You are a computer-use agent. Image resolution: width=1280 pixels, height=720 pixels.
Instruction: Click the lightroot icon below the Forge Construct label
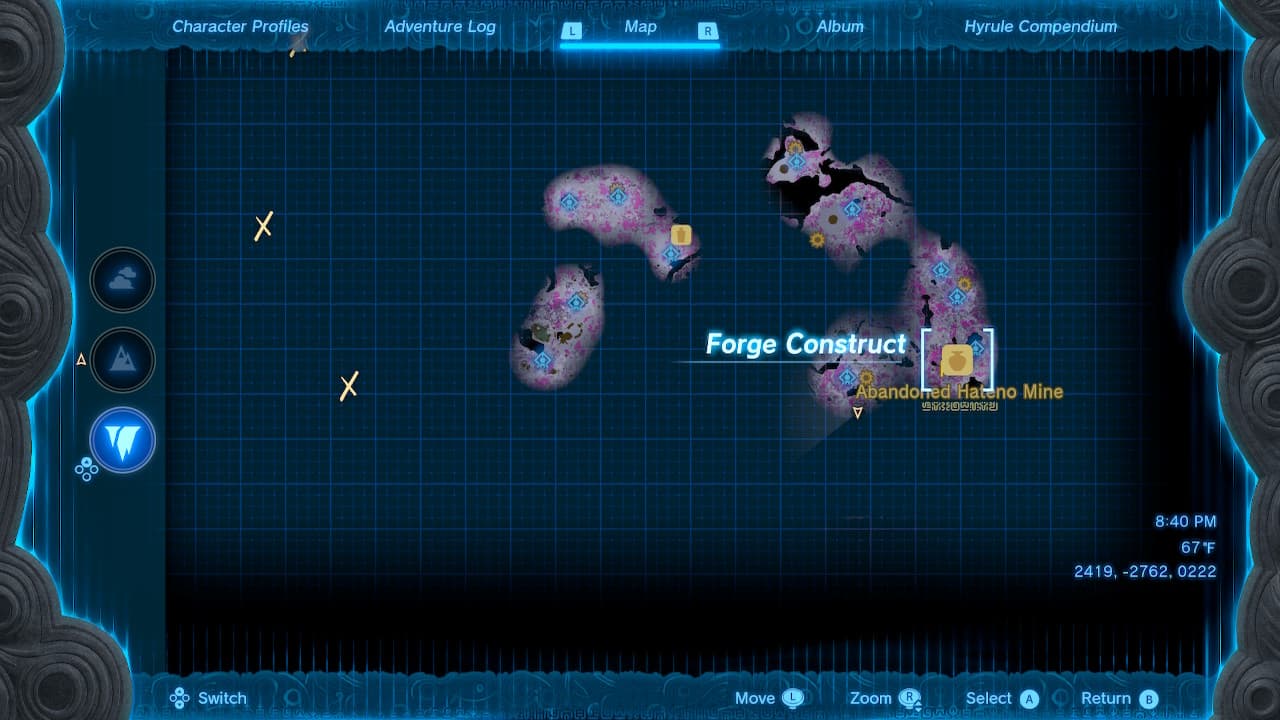(846, 375)
